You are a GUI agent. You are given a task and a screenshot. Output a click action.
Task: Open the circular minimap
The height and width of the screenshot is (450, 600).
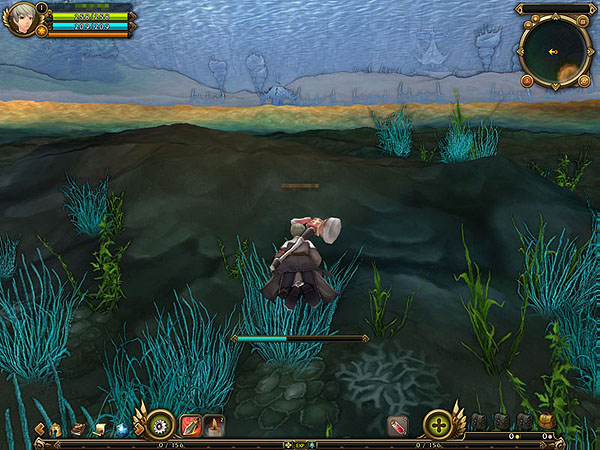pyautogui.click(x=553, y=50)
